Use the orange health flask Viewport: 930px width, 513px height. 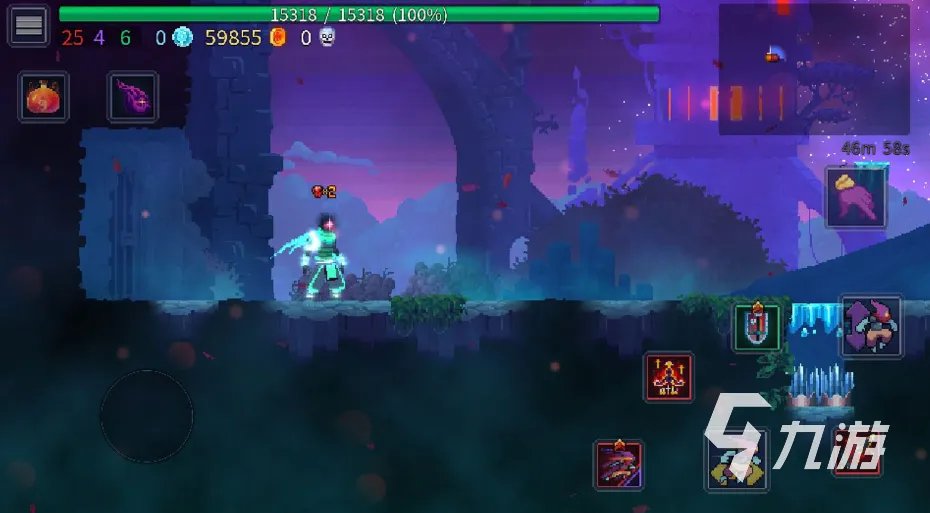pos(43,98)
